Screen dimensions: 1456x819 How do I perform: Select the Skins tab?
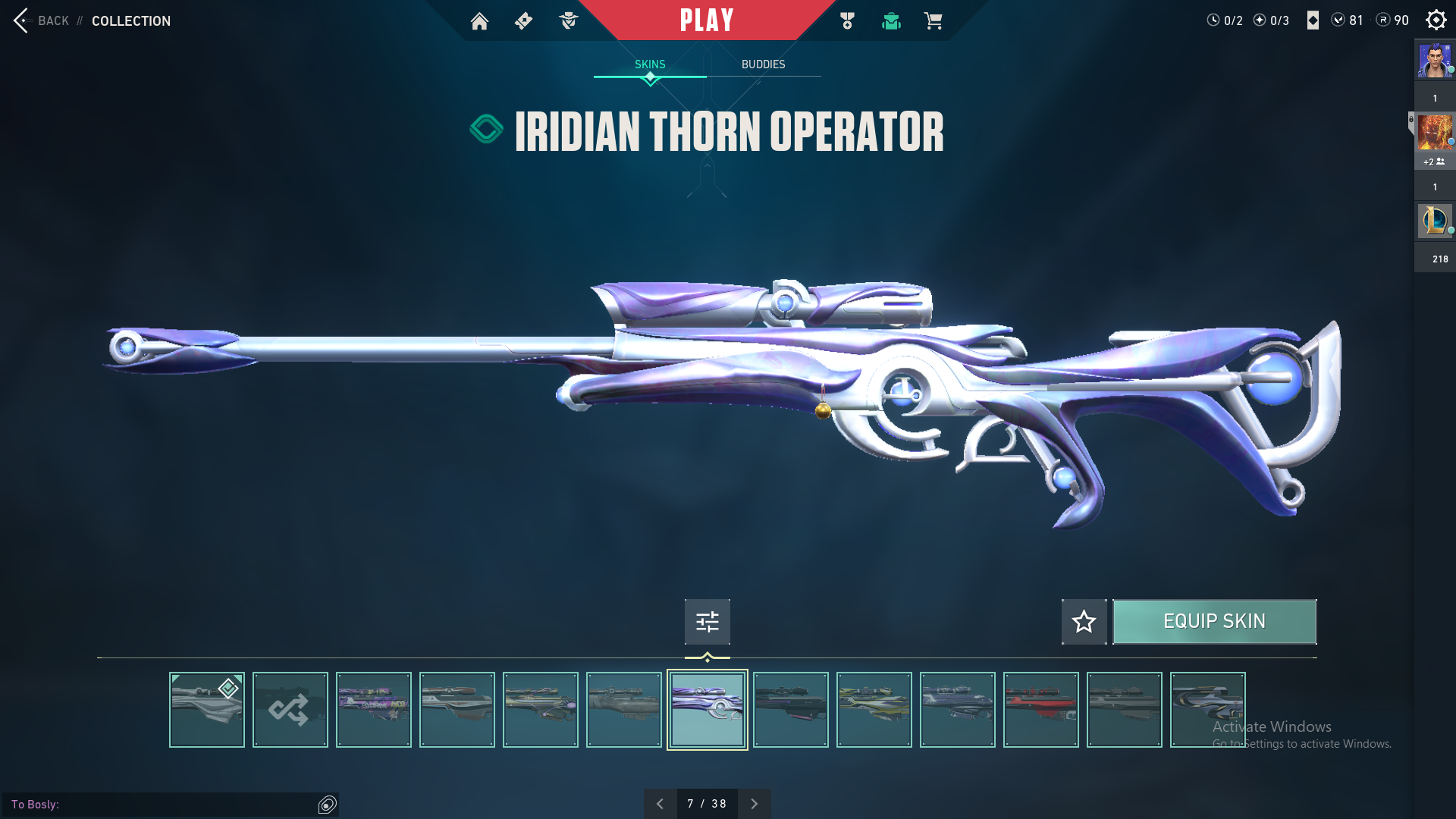(x=650, y=64)
